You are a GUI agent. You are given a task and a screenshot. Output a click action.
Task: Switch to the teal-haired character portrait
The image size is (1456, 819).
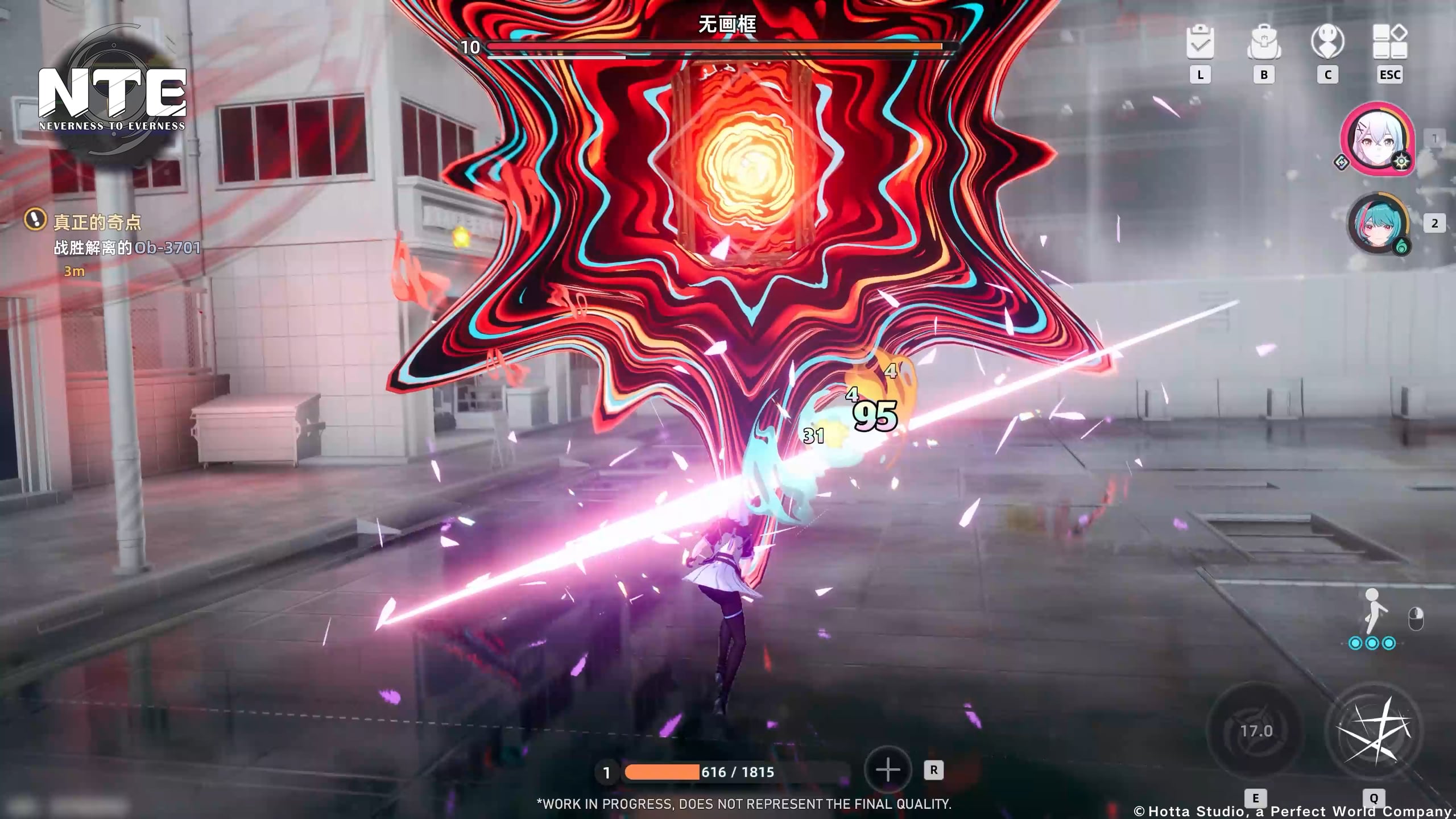pos(1378,224)
